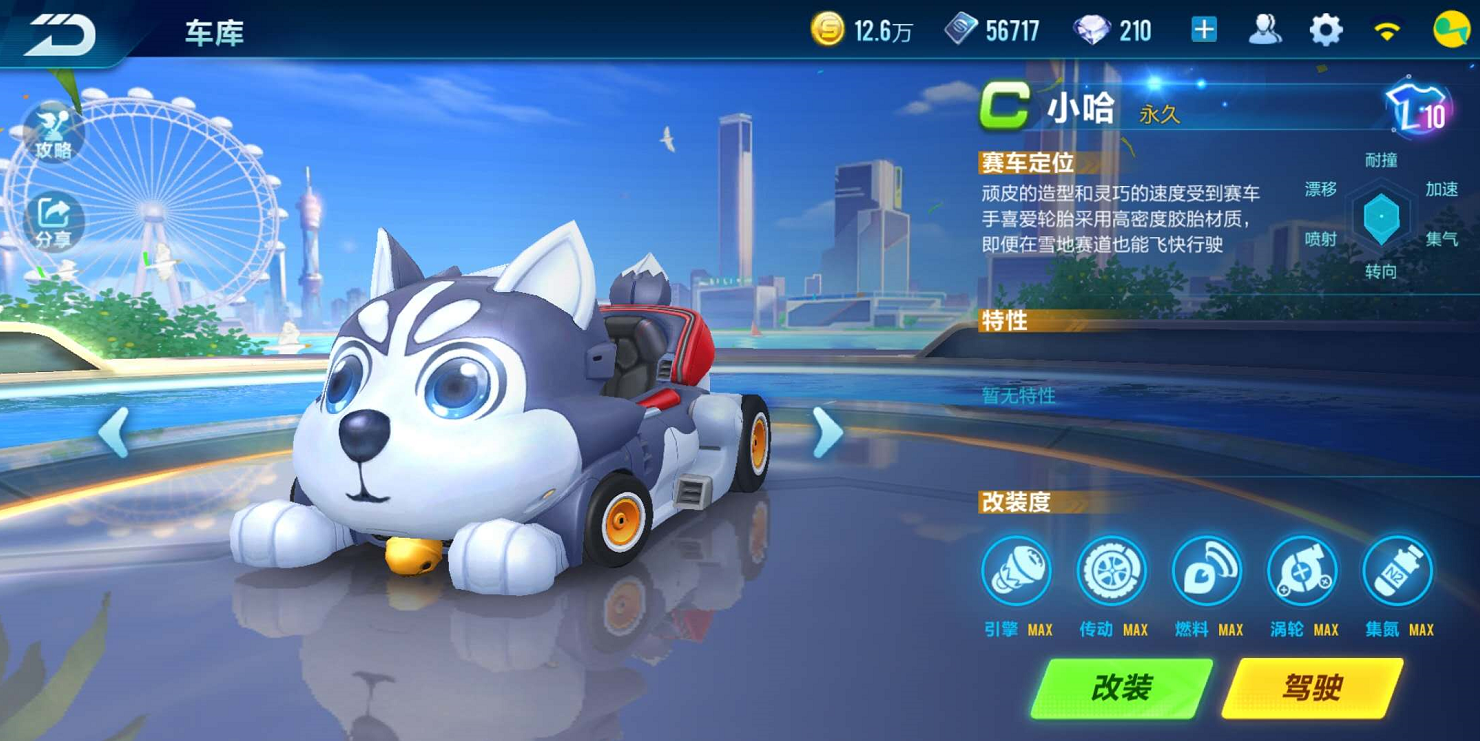
Task: Add currency with the blue plus button
Action: pos(1204,30)
